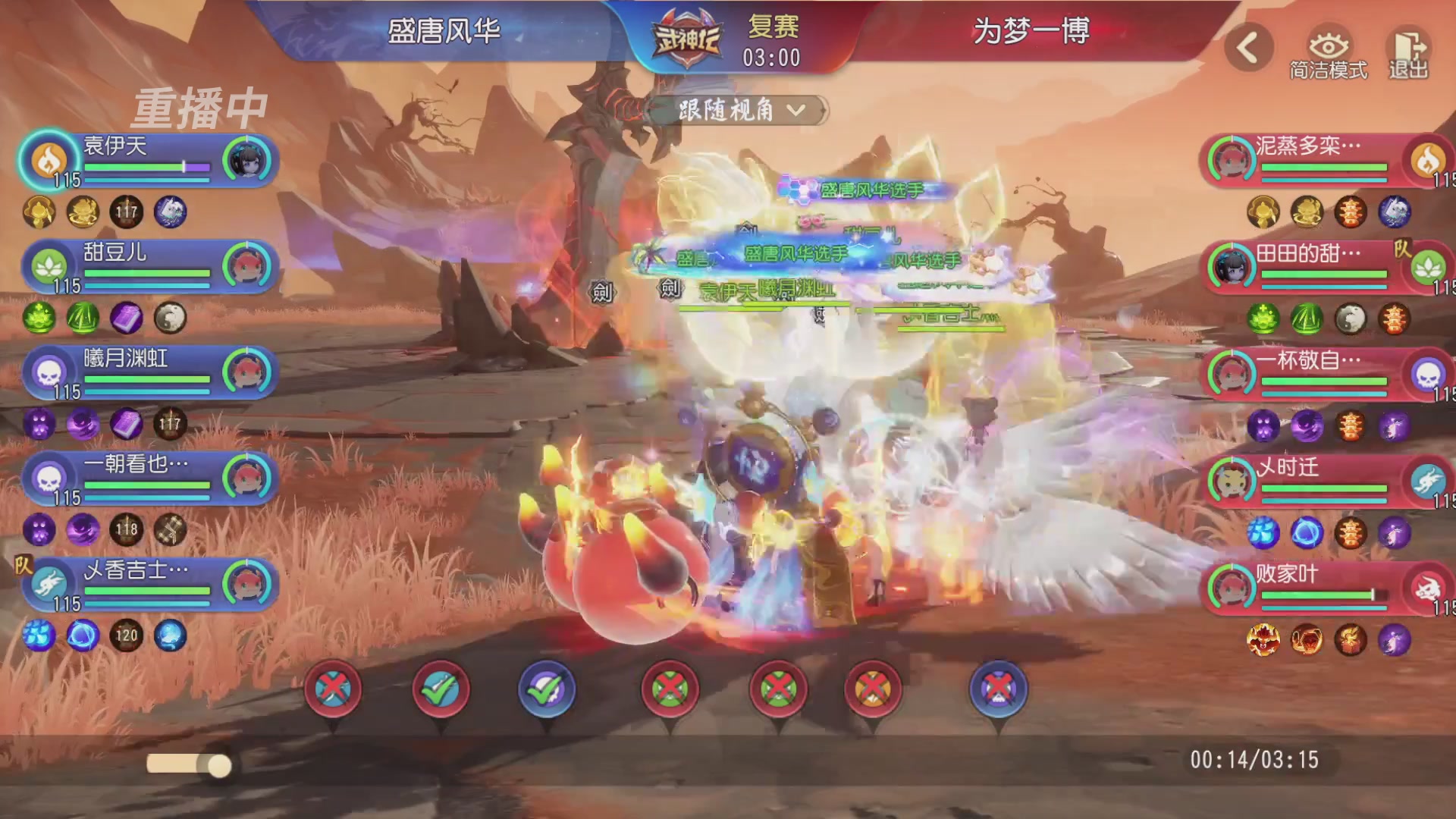Select 袁伊天's fire element portrait icon

pos(47,161)
